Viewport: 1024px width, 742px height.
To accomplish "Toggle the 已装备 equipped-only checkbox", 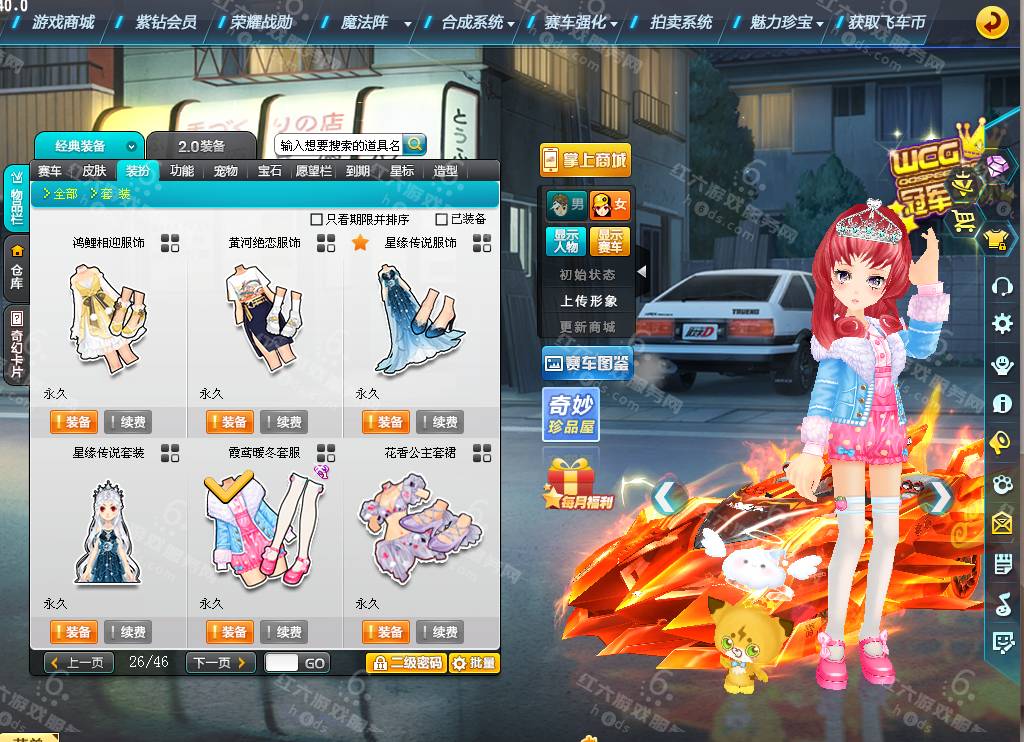I will [442, 219].
